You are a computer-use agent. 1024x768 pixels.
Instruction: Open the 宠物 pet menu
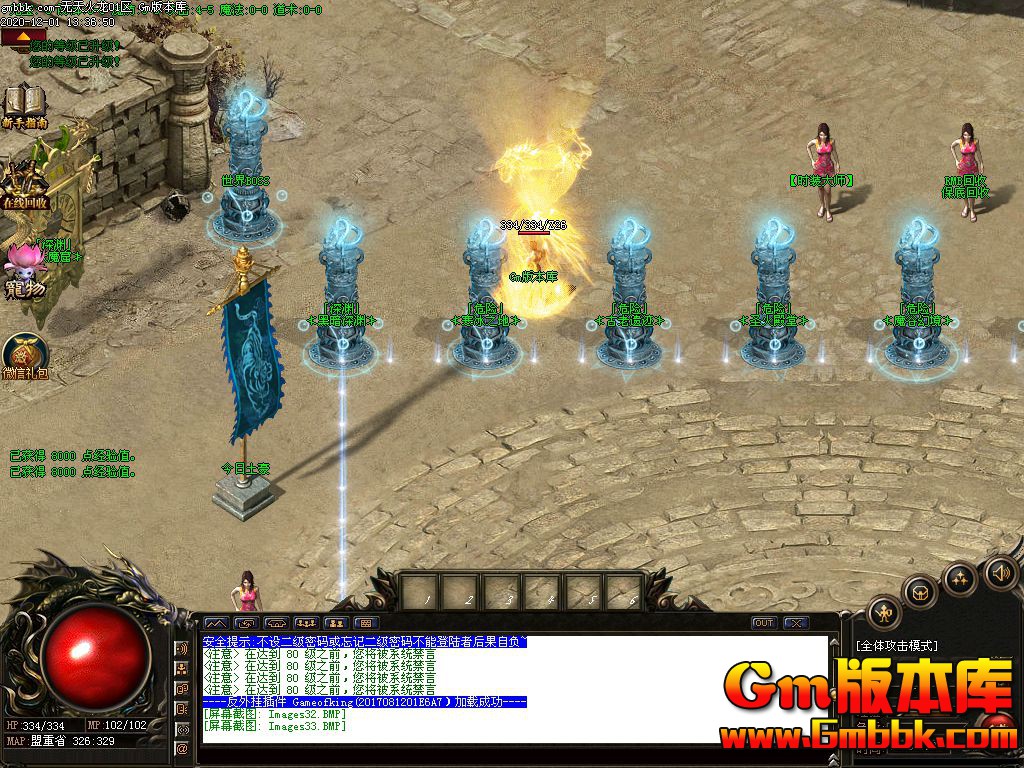24,270
